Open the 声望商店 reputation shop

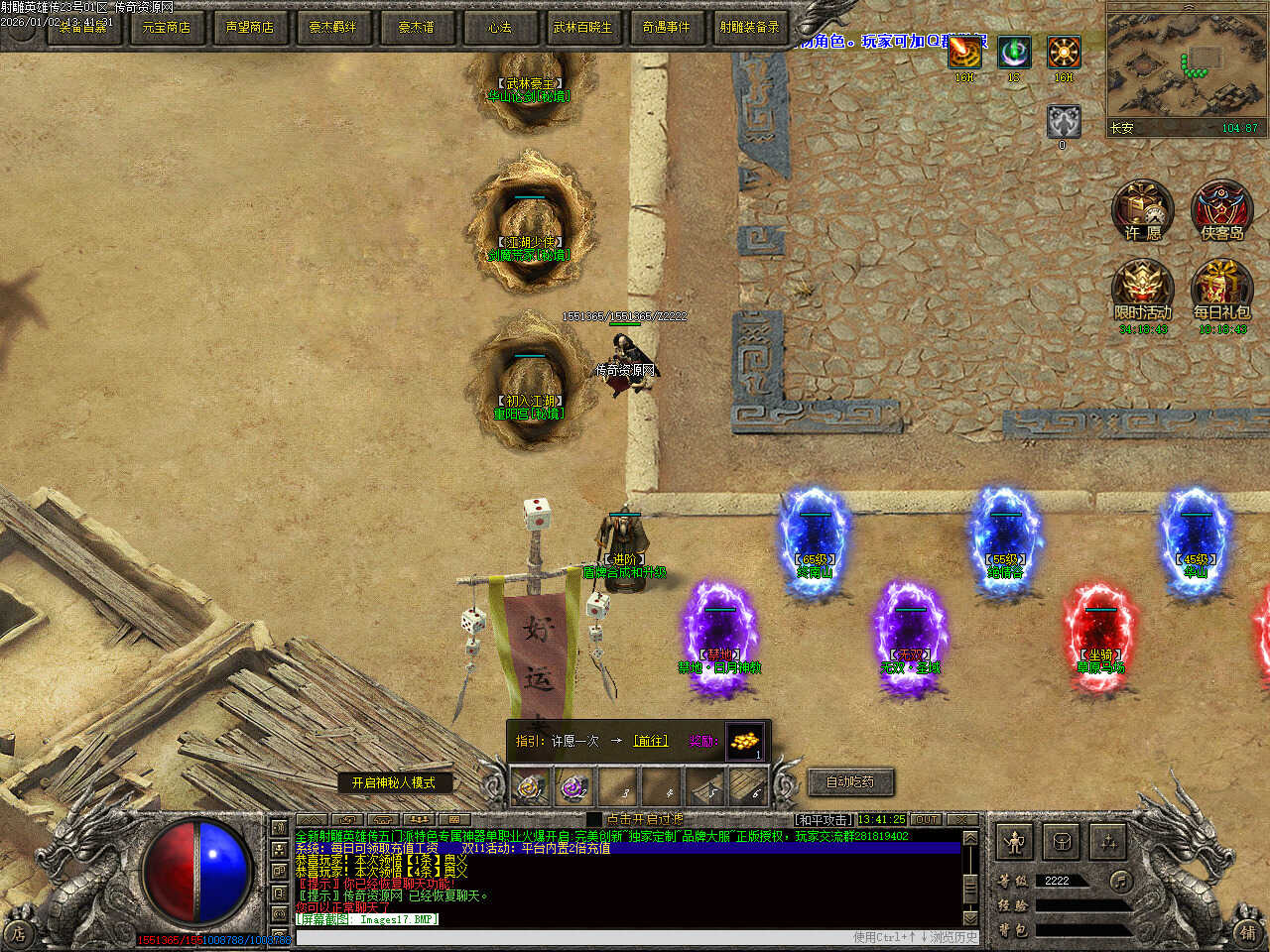[x=249, y=27]
